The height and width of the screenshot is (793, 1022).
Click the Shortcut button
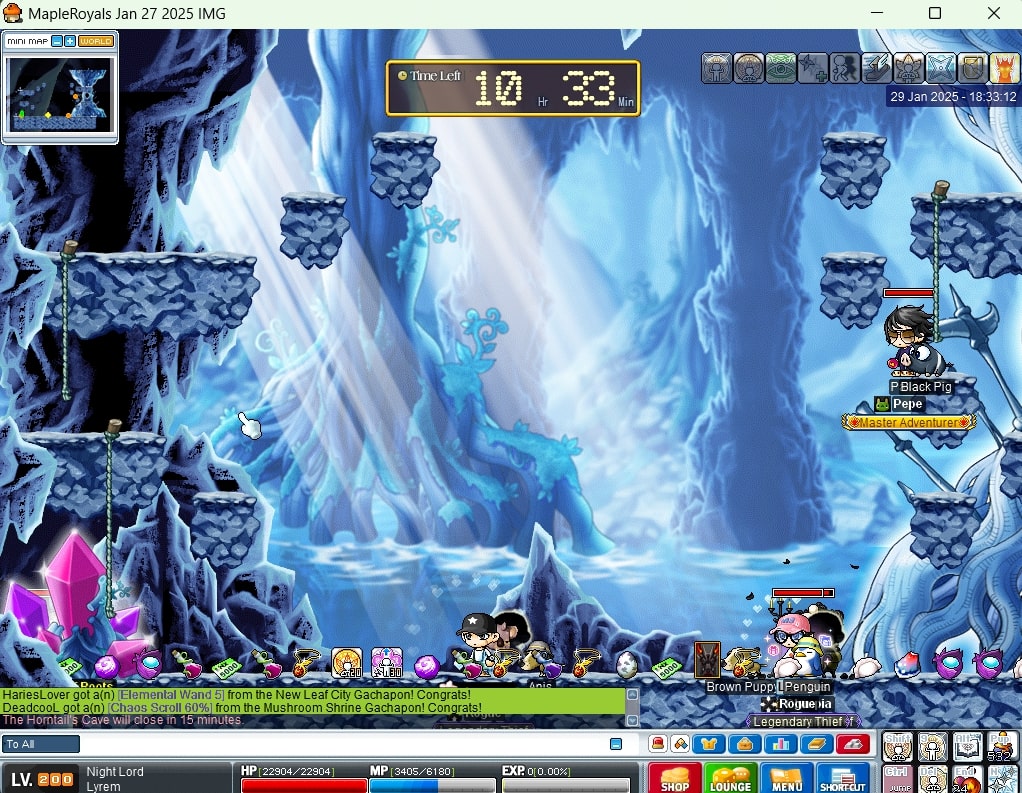tap(843, 778)
